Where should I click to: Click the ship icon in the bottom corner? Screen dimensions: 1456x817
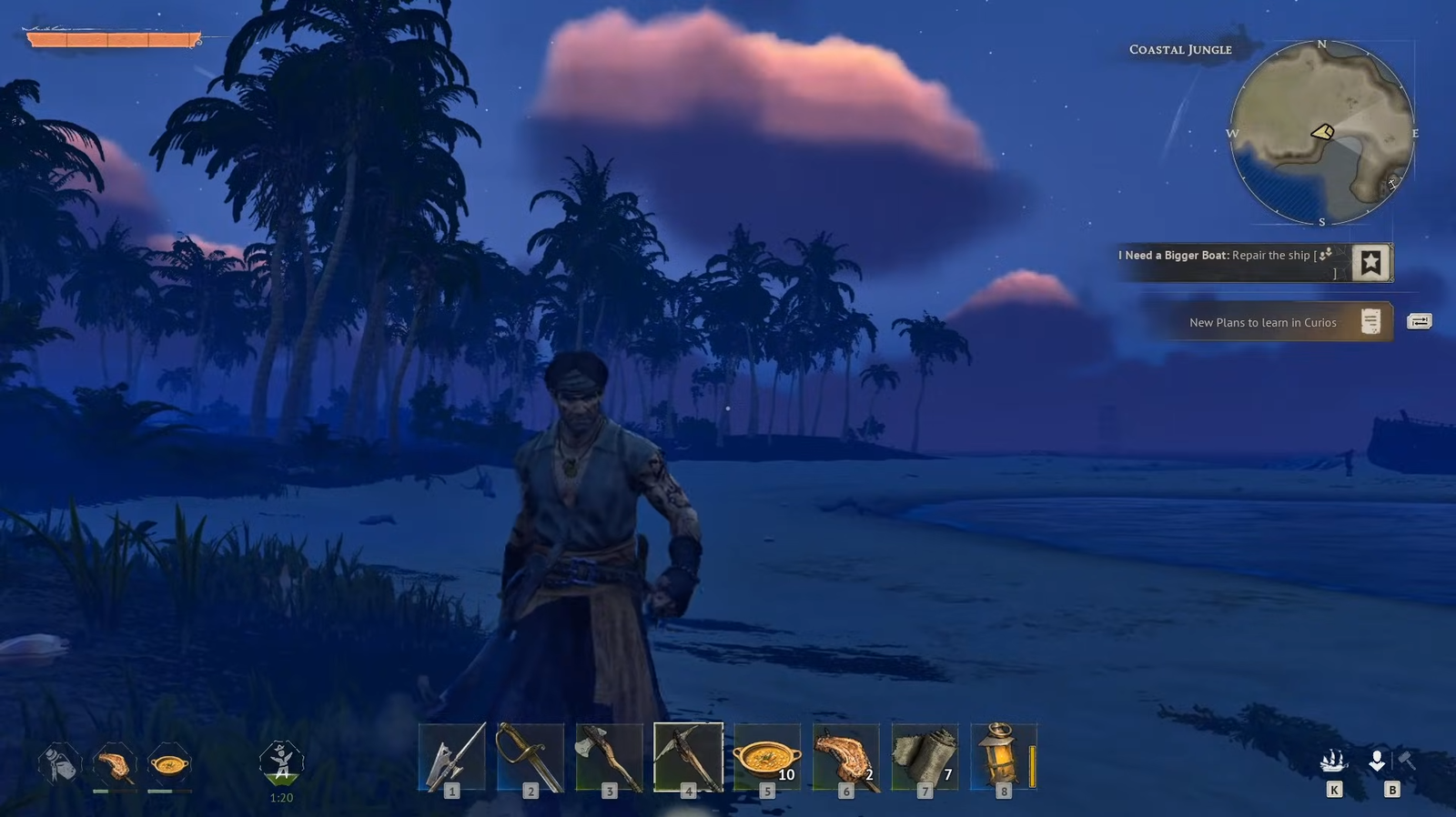(1333, 762)
